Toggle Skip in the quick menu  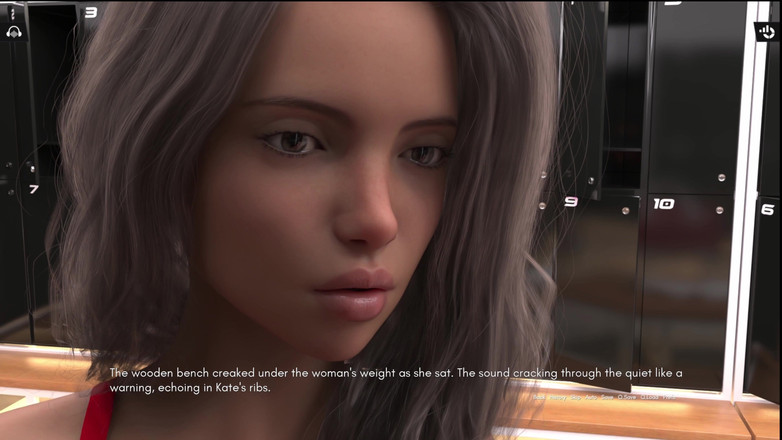pyautogui.click(x=575, y=397)
